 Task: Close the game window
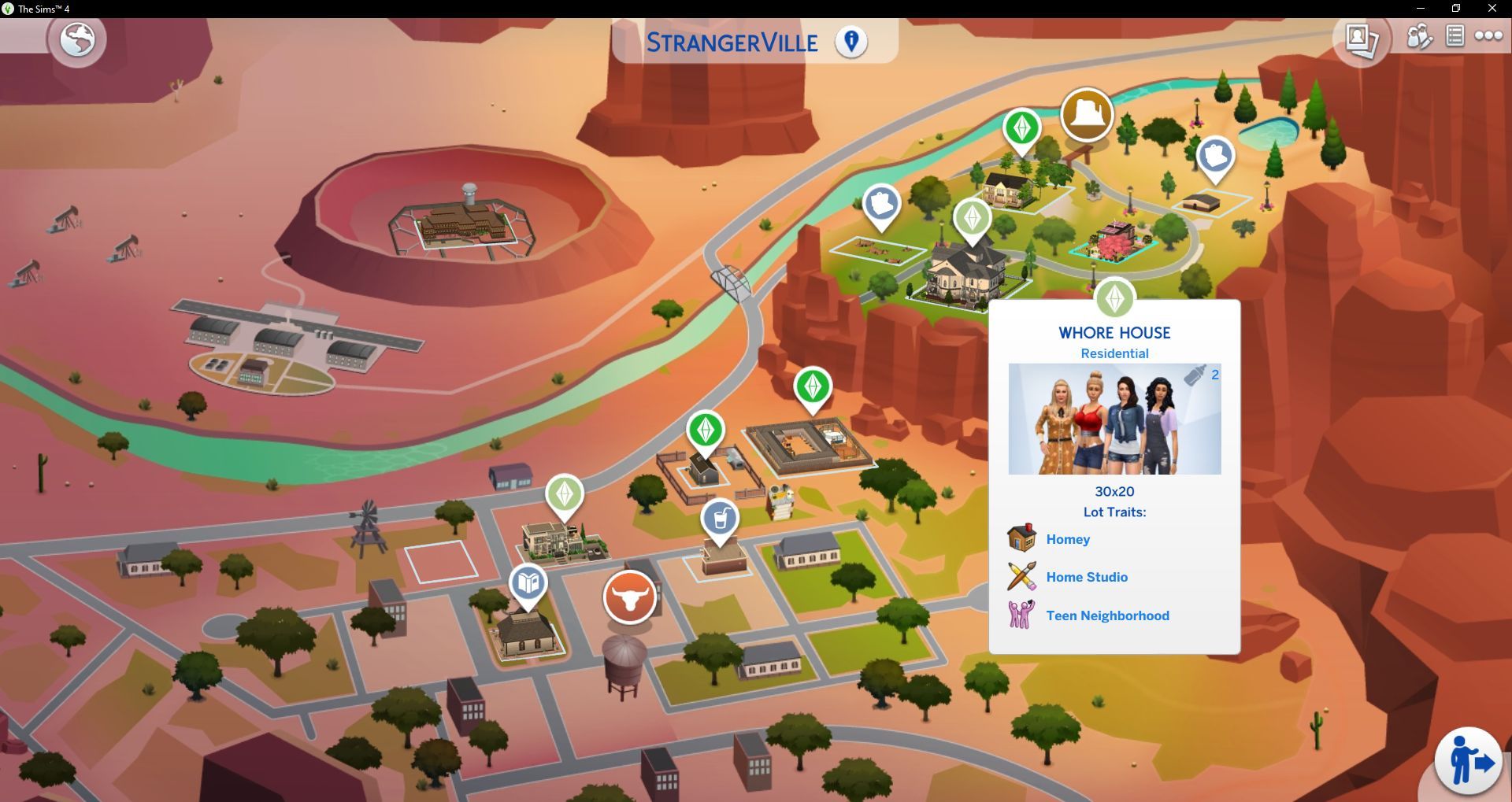click(x=1492, y=9)
